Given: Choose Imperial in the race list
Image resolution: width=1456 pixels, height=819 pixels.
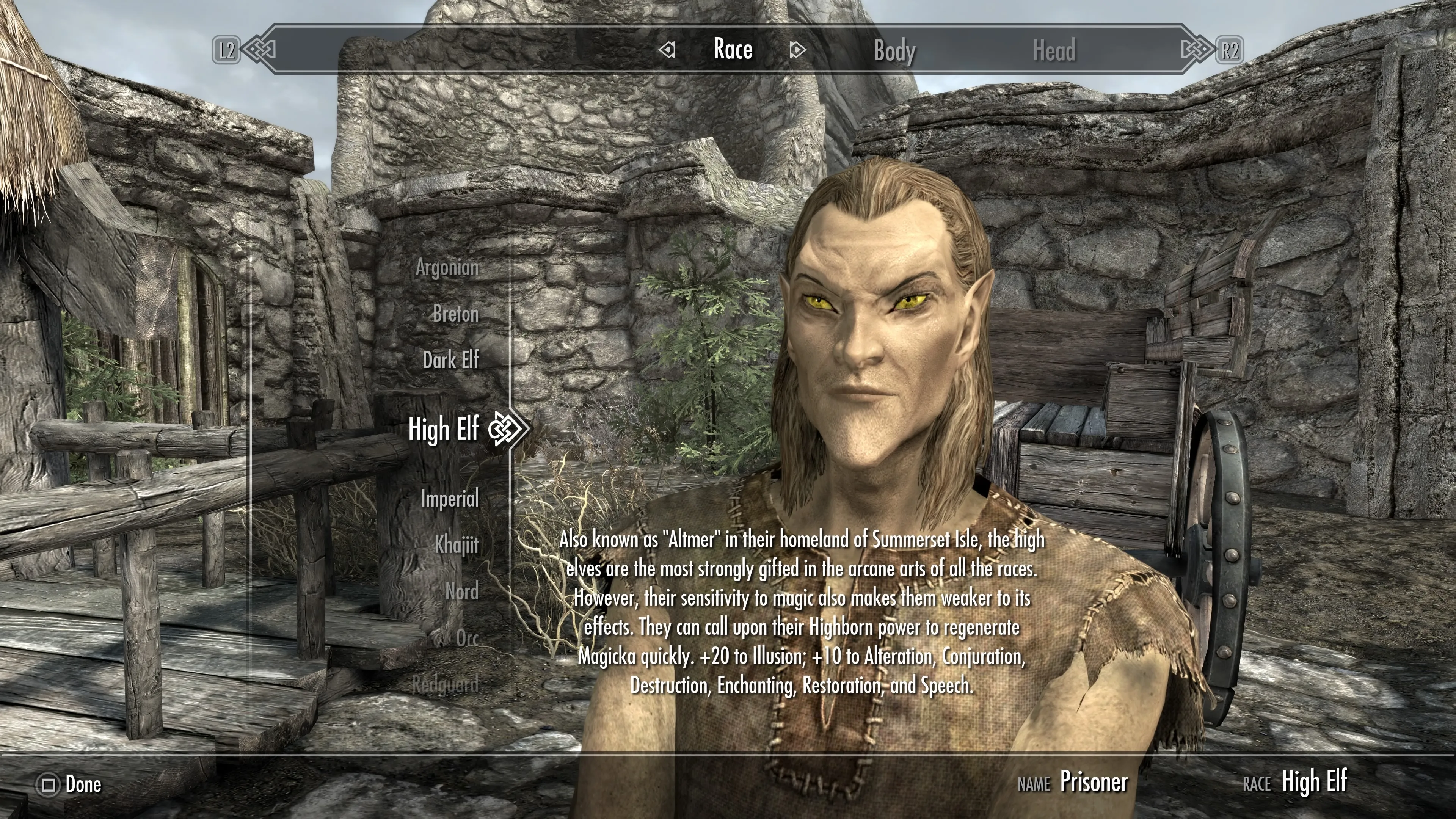Looking at the screenshot, I should [449, 499].
